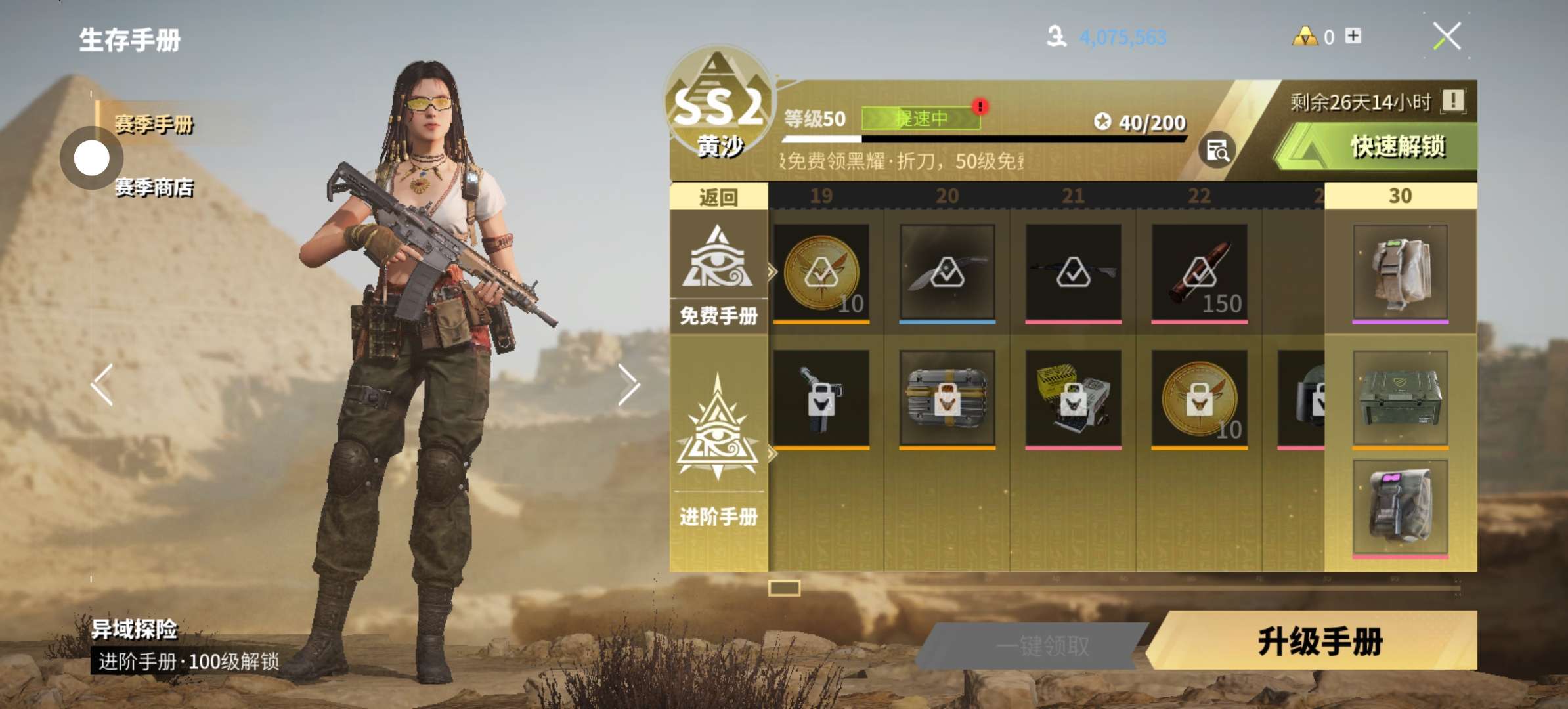Show the next character outfit
Screen dimensions: 1568x709
(x=628, y=384)
